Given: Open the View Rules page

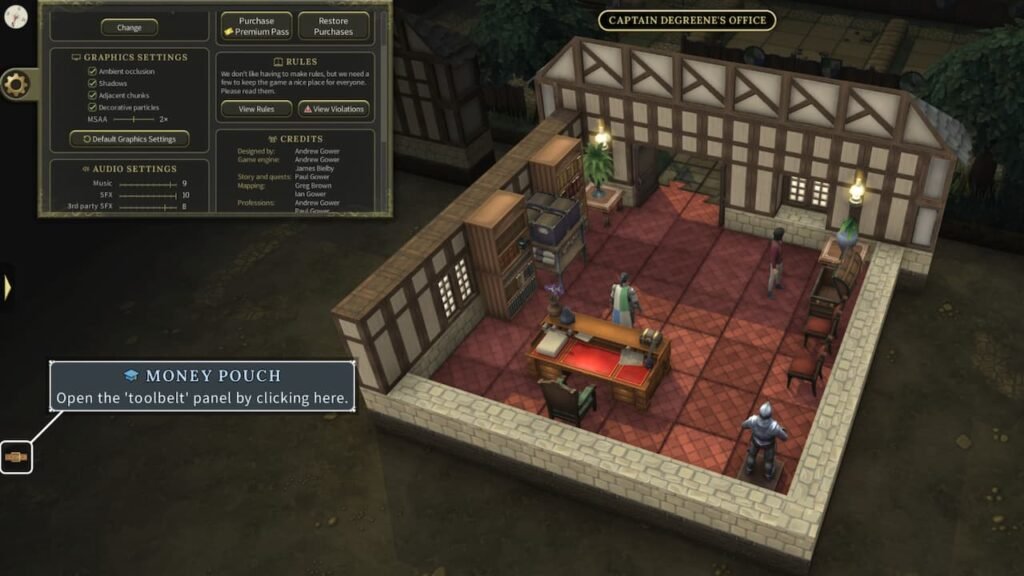Looking at the screenshot, I should click(256, 109).
